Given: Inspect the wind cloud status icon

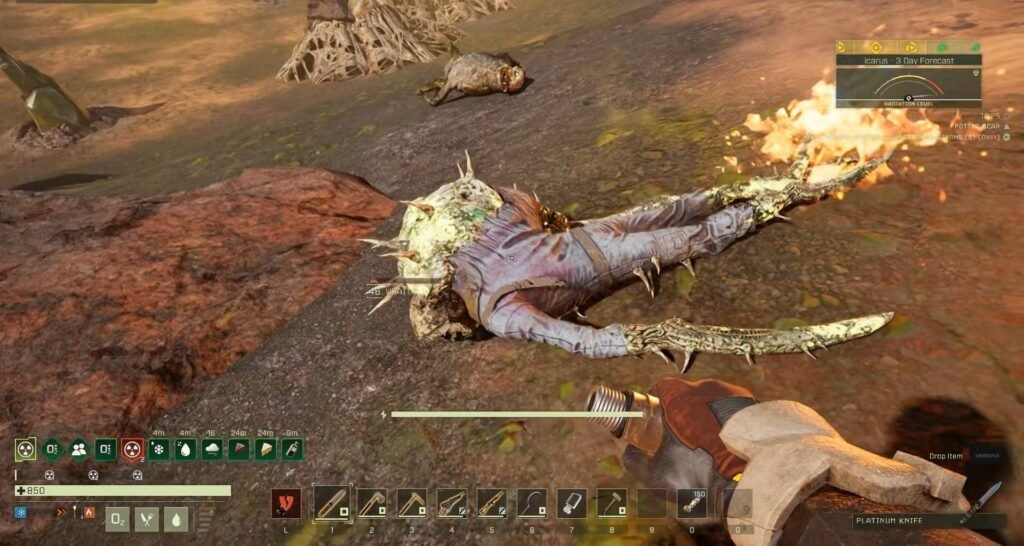Looking at the screenshot, I should pos(212,450).
